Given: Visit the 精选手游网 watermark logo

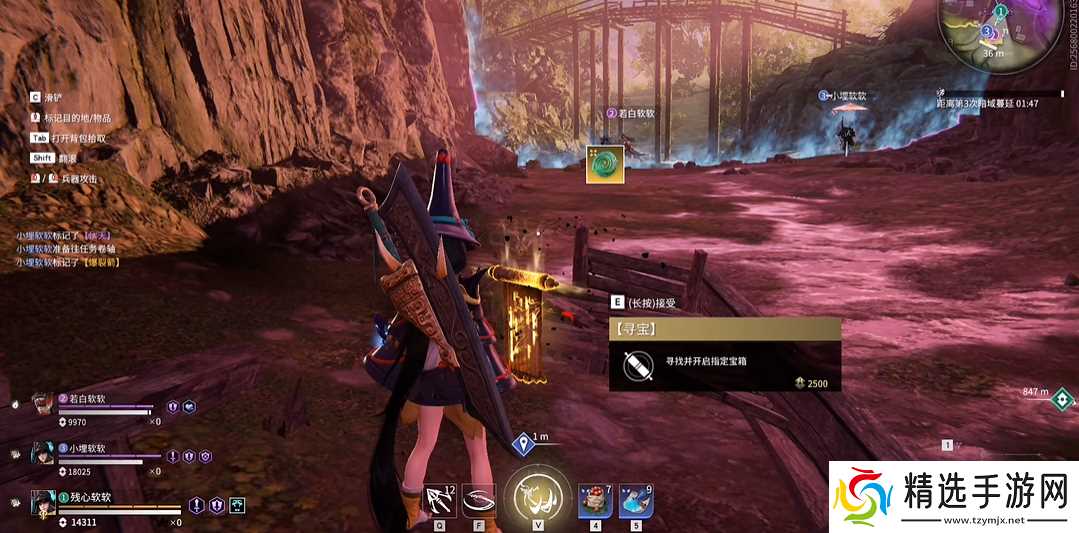Looking at the screenshot, I should pos(954,496).
